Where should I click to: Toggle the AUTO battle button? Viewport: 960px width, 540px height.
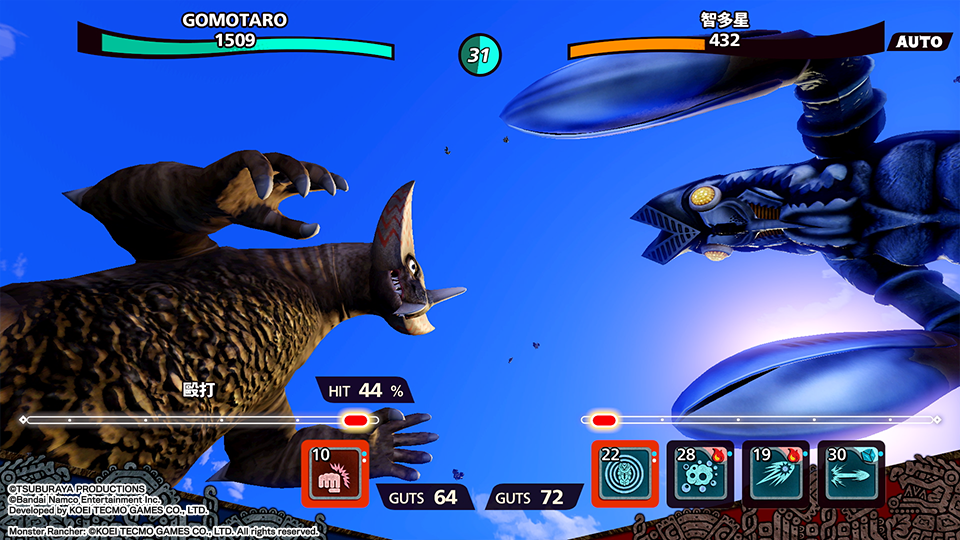[918, 42]
